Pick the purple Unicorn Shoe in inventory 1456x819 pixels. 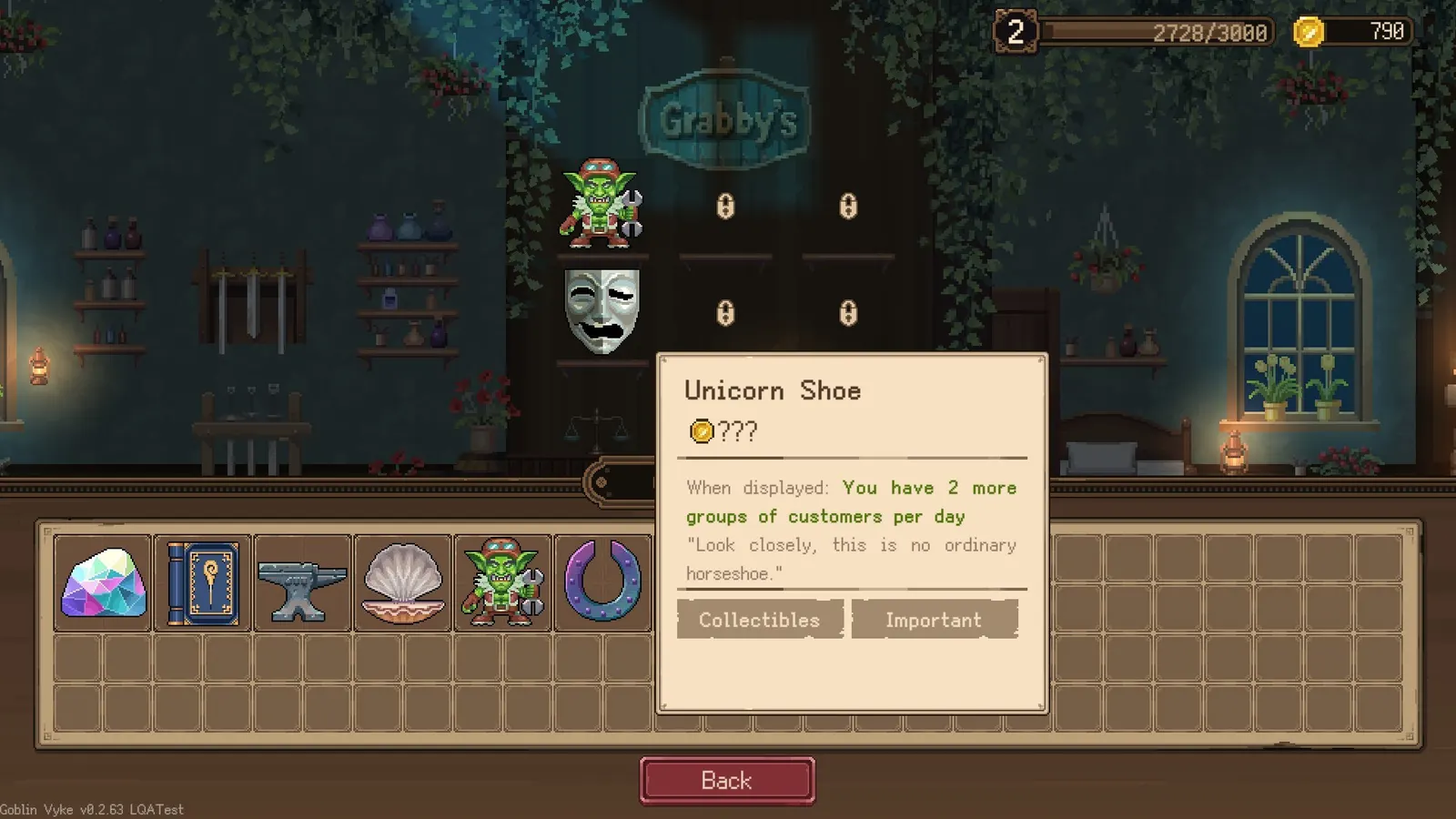click(602, 582)
